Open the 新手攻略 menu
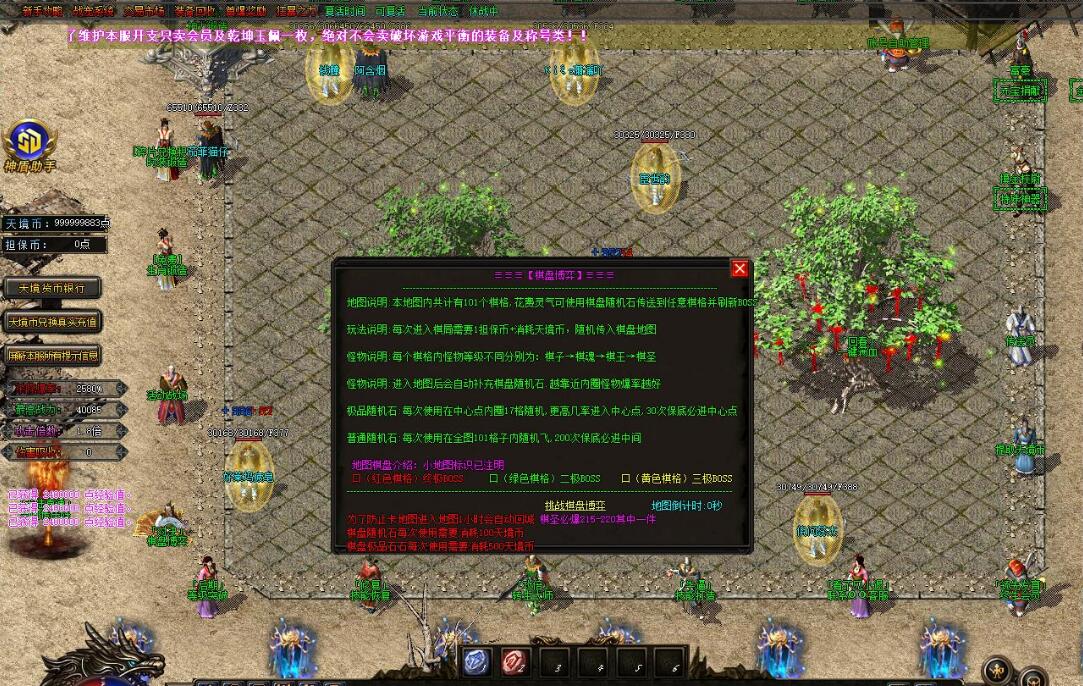The width and height of the screenshot is (1083, 686). (x=41, y=12)
